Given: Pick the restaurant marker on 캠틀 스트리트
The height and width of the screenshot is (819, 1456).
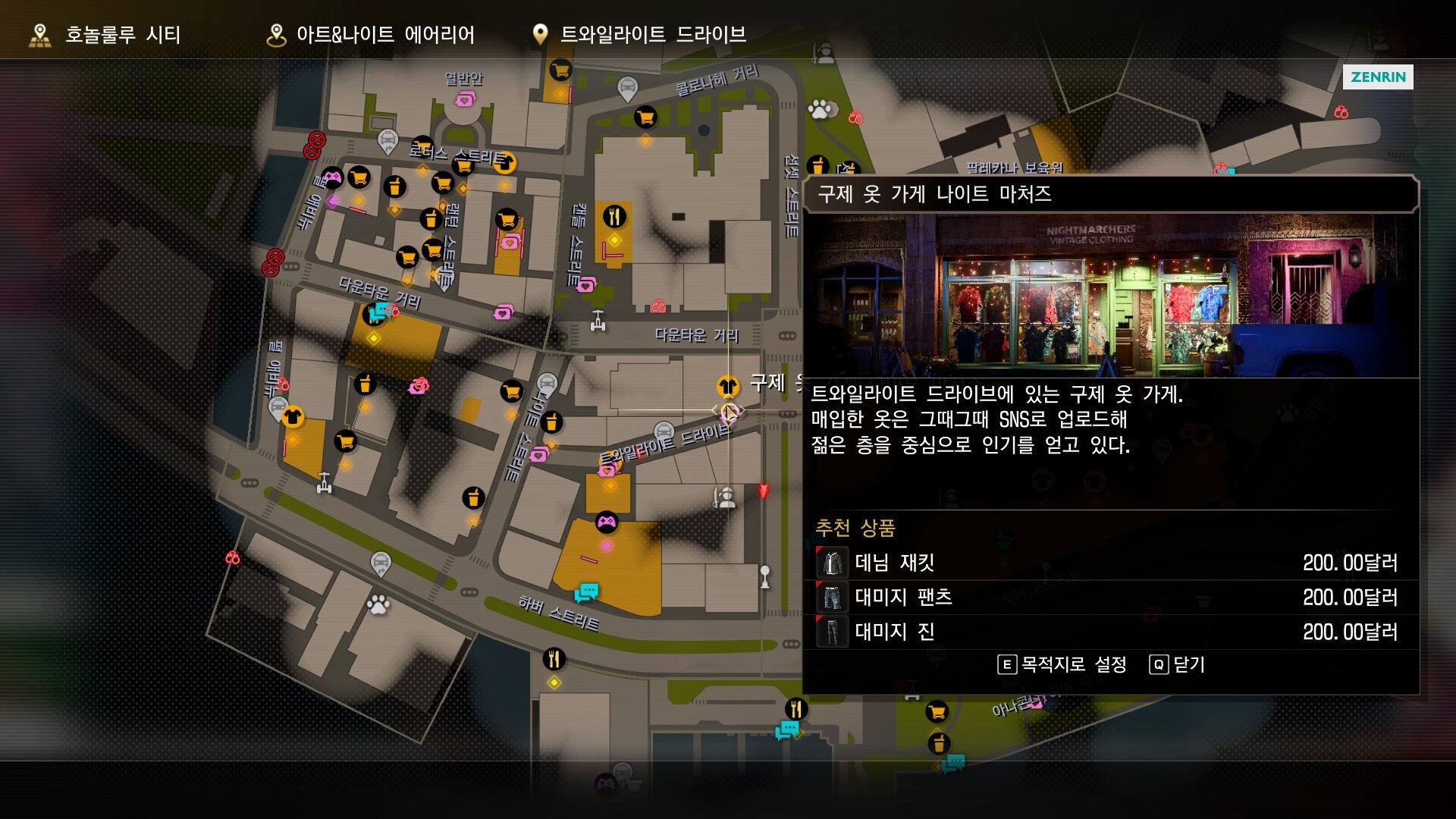Looking at the screenshot, I should point(614,217).
